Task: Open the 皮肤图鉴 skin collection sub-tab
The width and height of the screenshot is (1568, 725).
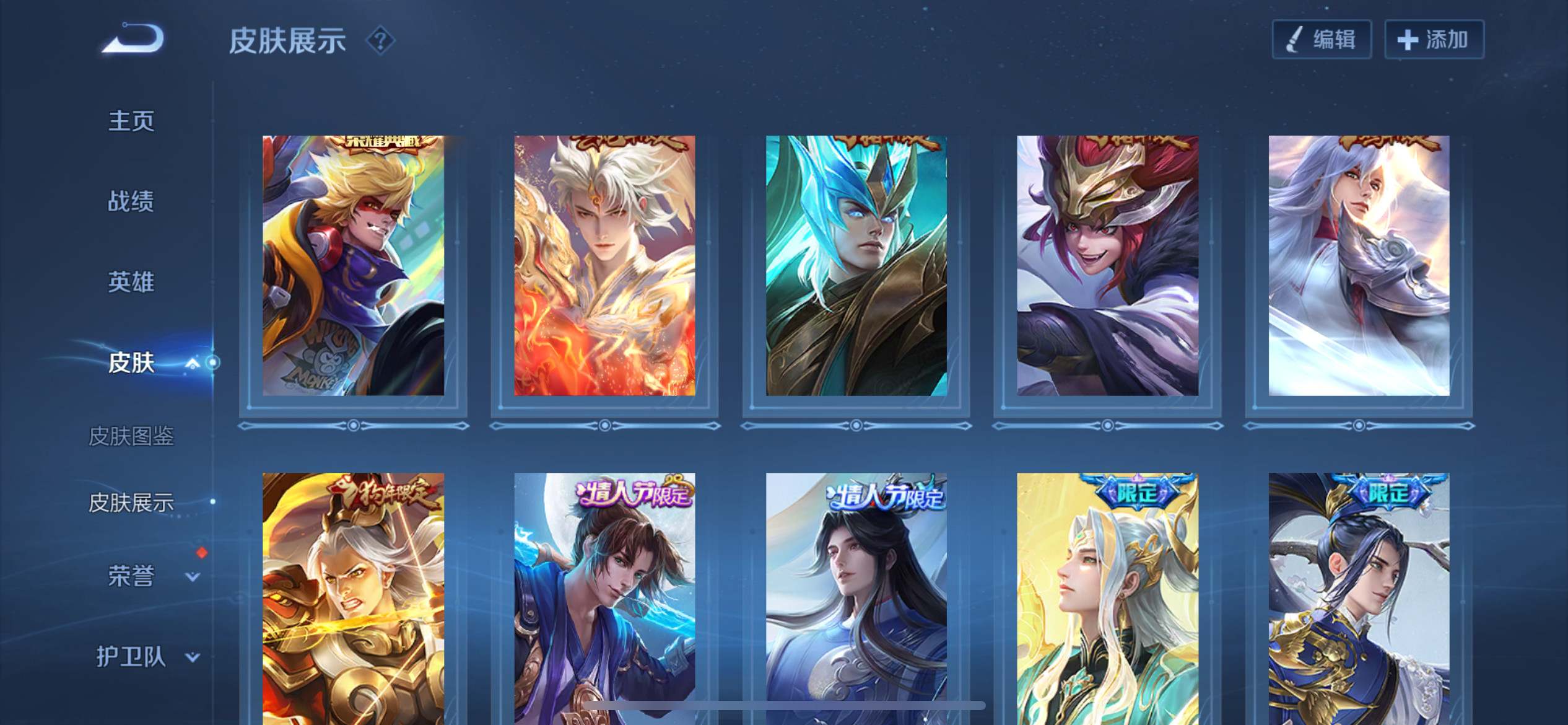Action: click(131, 436)
